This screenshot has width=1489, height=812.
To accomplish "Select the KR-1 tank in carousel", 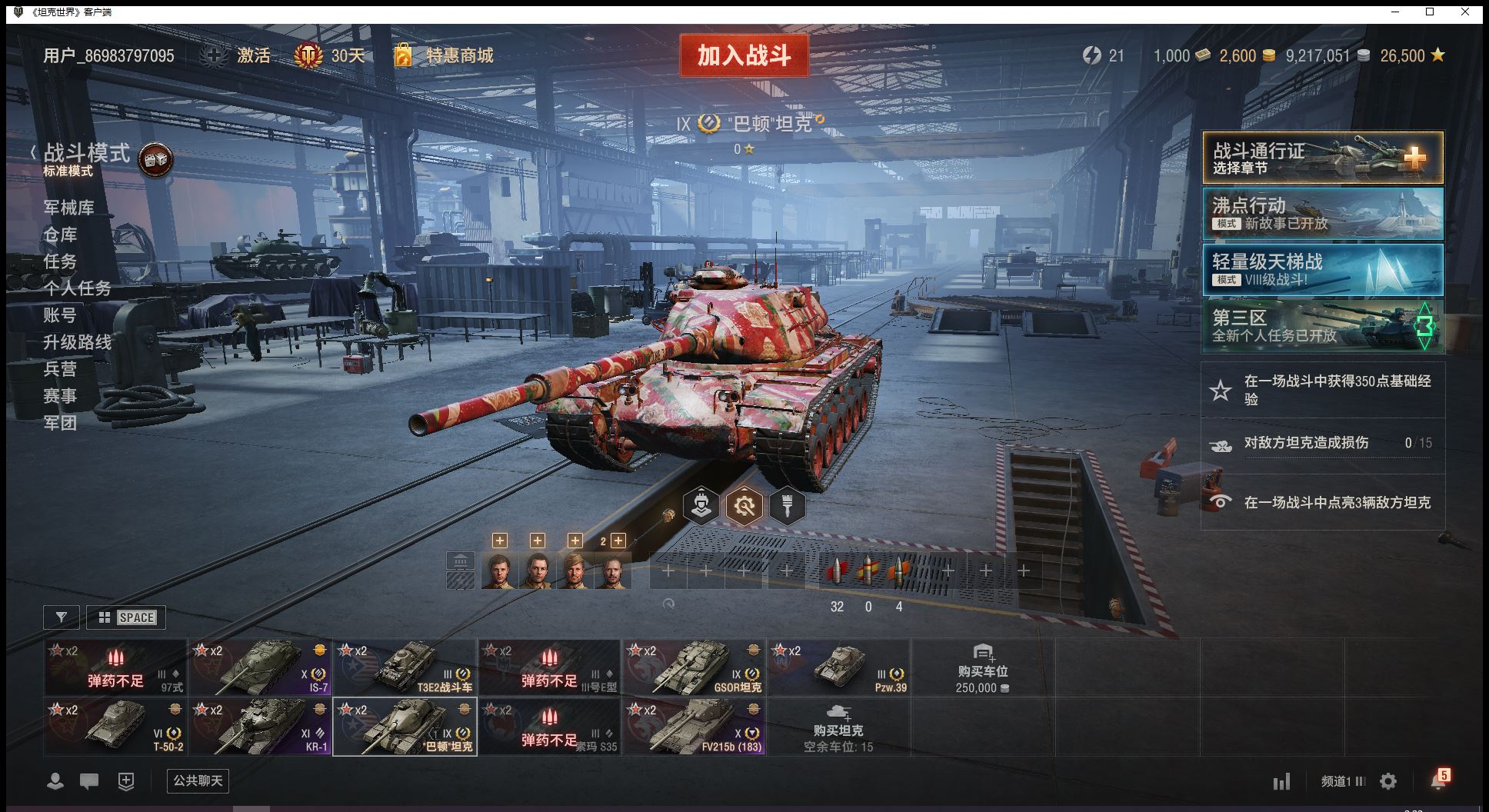I will click(x=260, y=727).
